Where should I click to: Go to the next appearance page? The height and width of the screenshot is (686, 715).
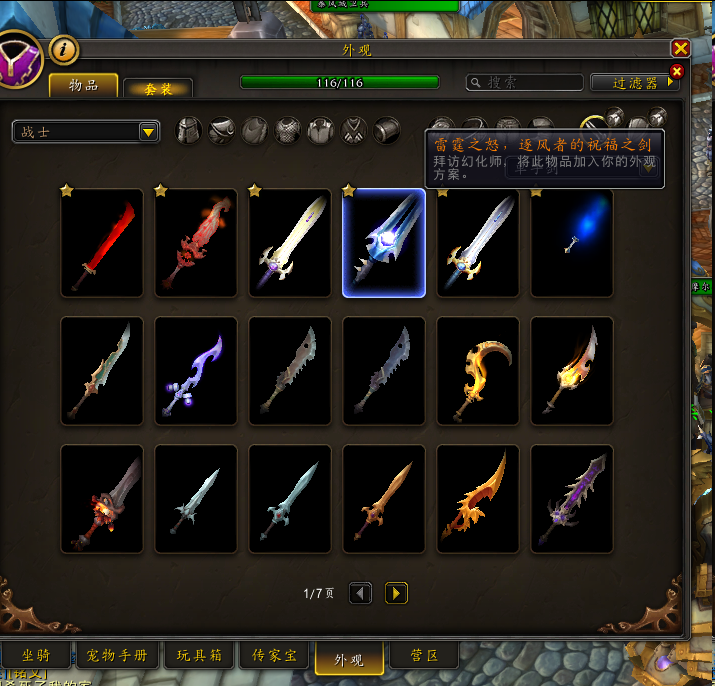(396, 593)
